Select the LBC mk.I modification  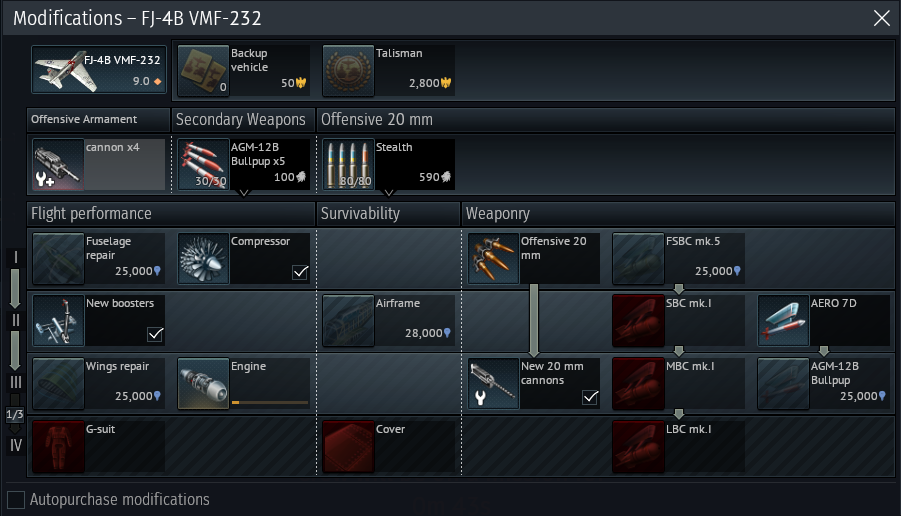point(678,444)
